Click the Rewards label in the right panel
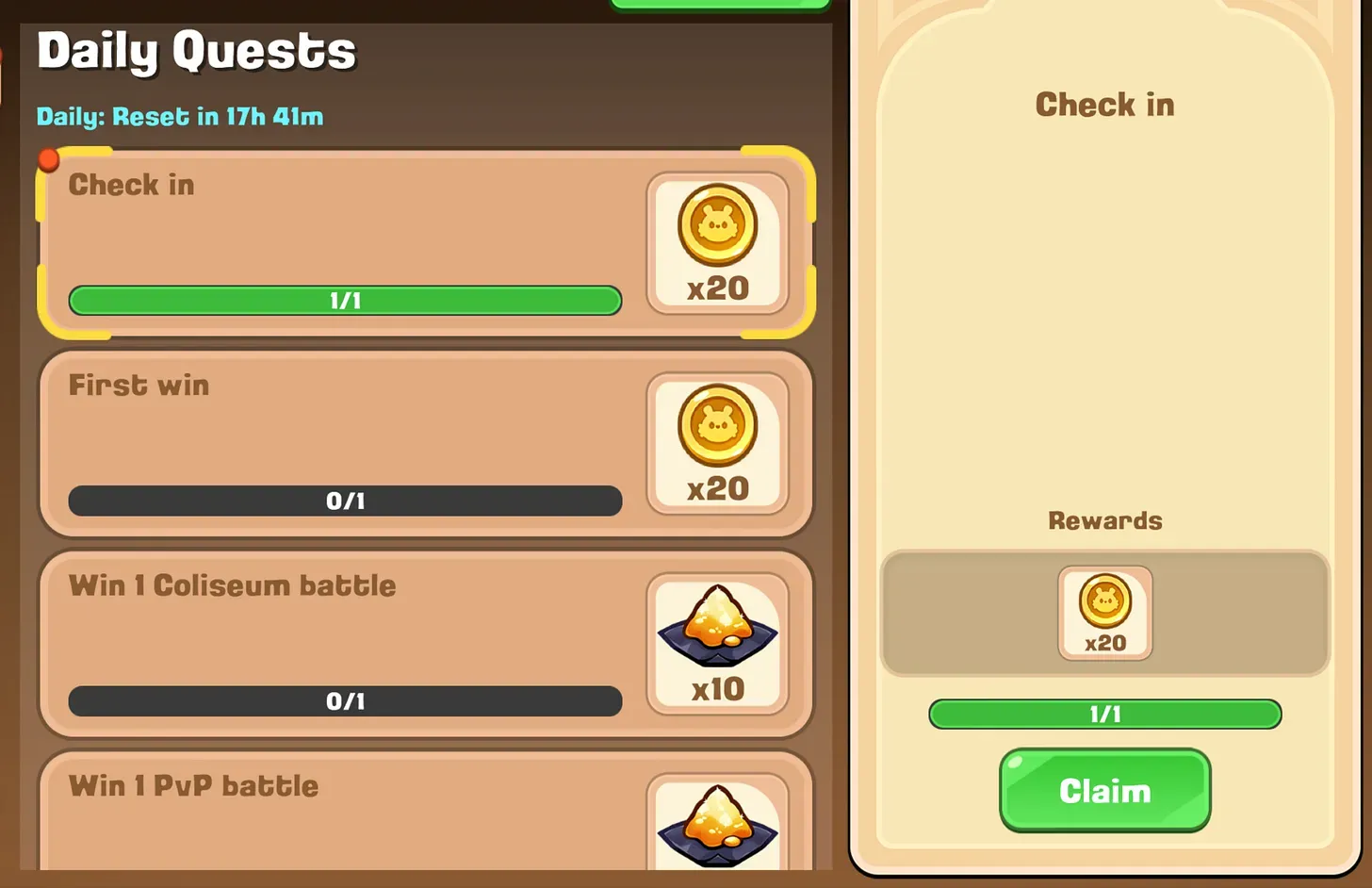The width and height of the screenshot is (1372, 888). click(x=1104, y=519)
